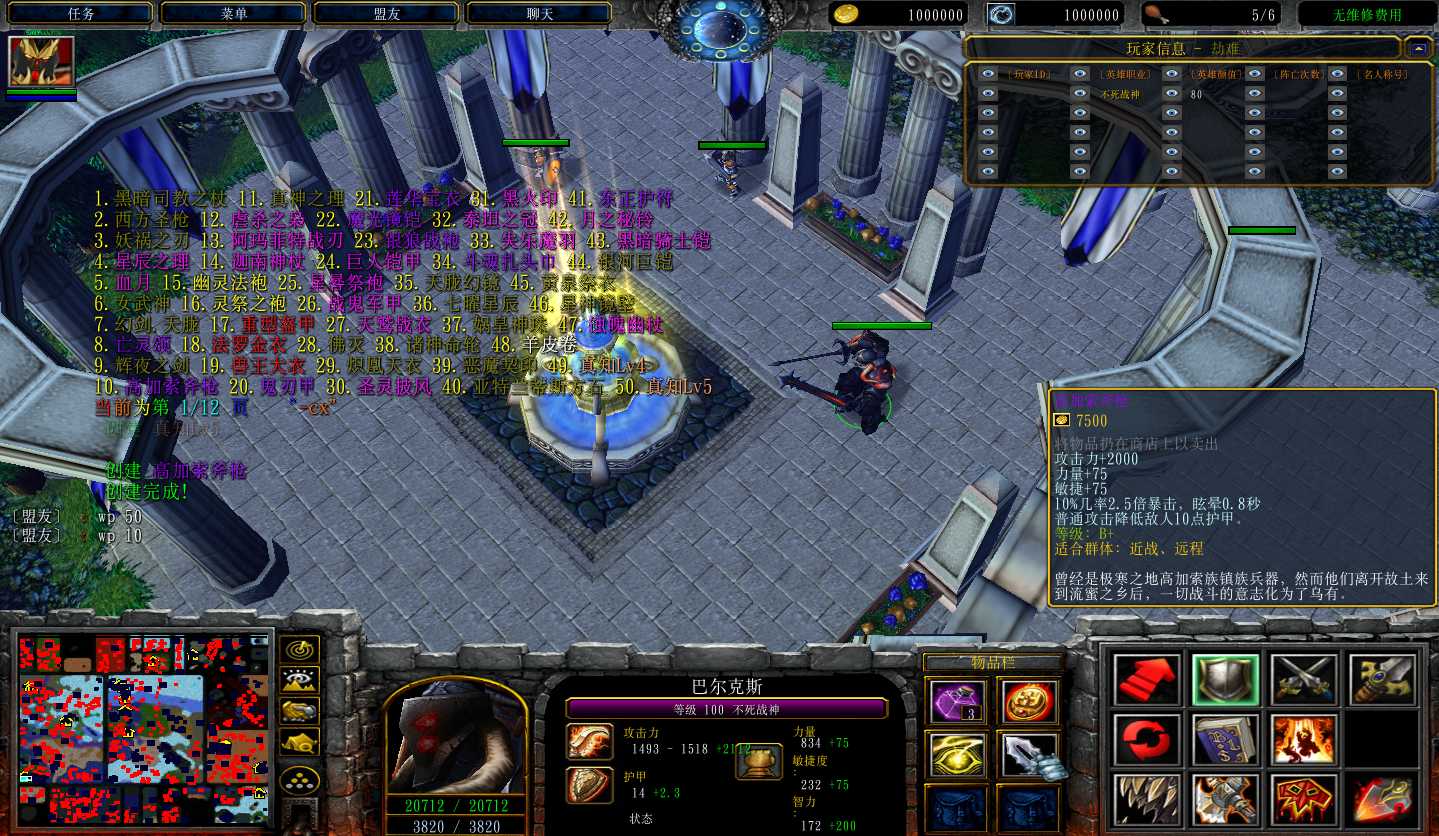Select the silver gauntlet inventory item
Viewport: 1439px width, 836px height.
[x=1027, y=755]
